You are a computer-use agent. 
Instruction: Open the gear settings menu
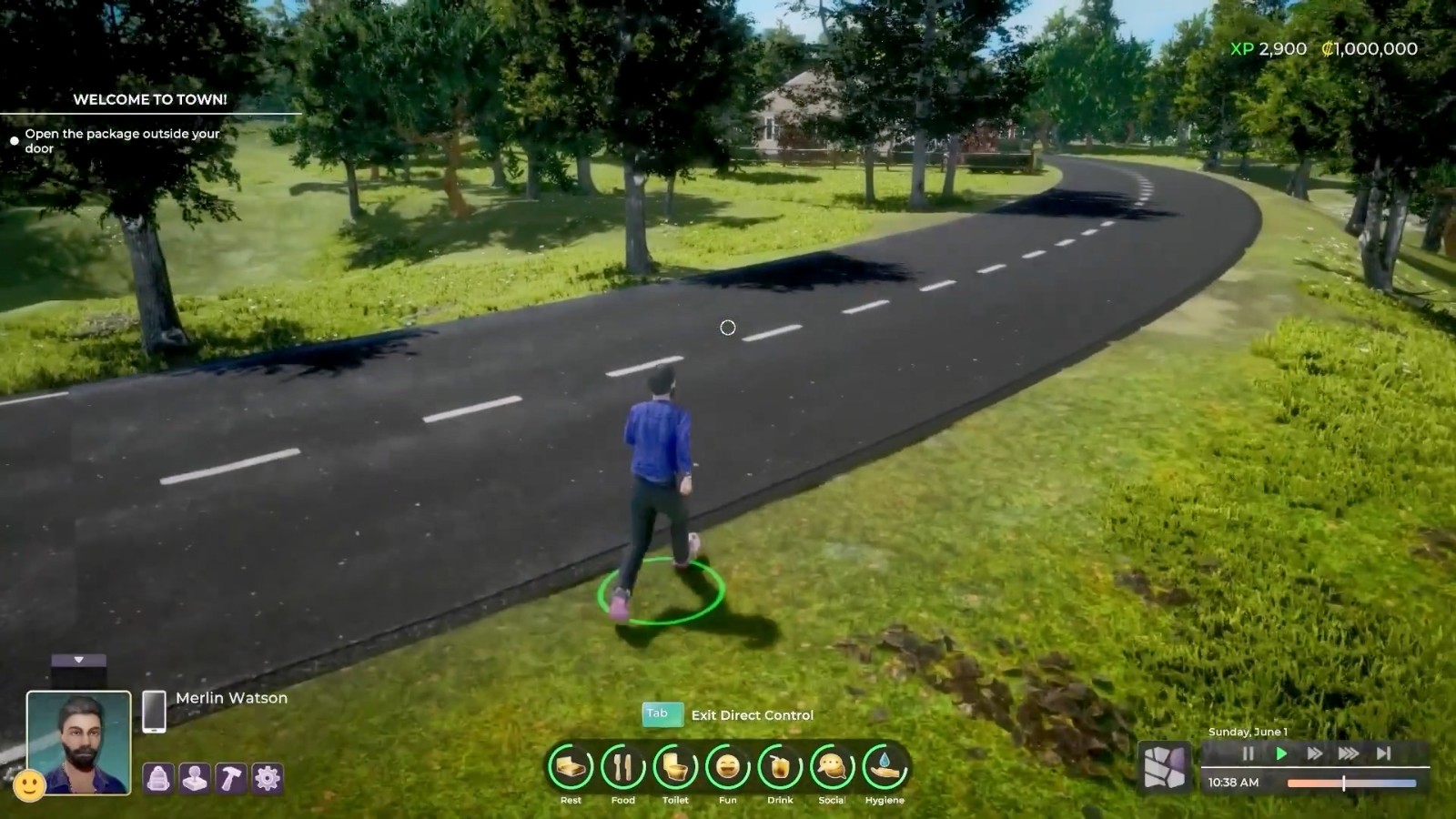click(x=268, y=779)
